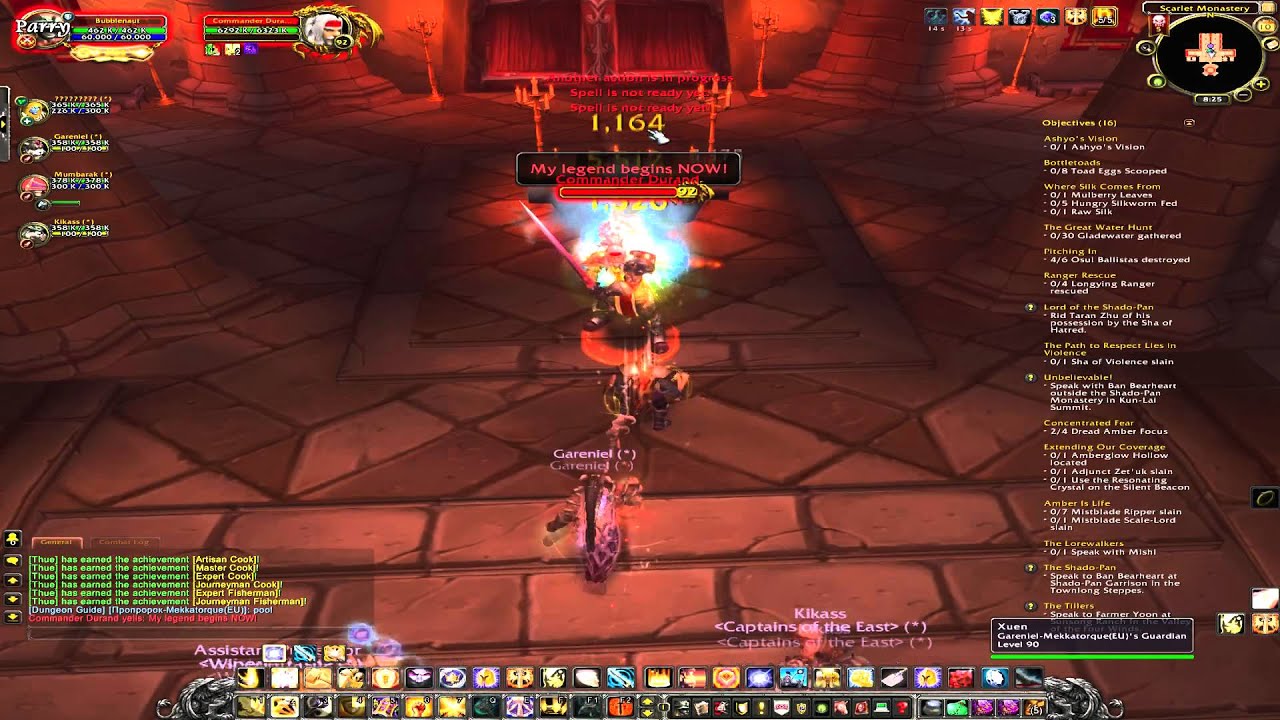Zoom out the minimap with the minus button
The height and width of the screenshot is (720, 1280).
coord(1245,94)
